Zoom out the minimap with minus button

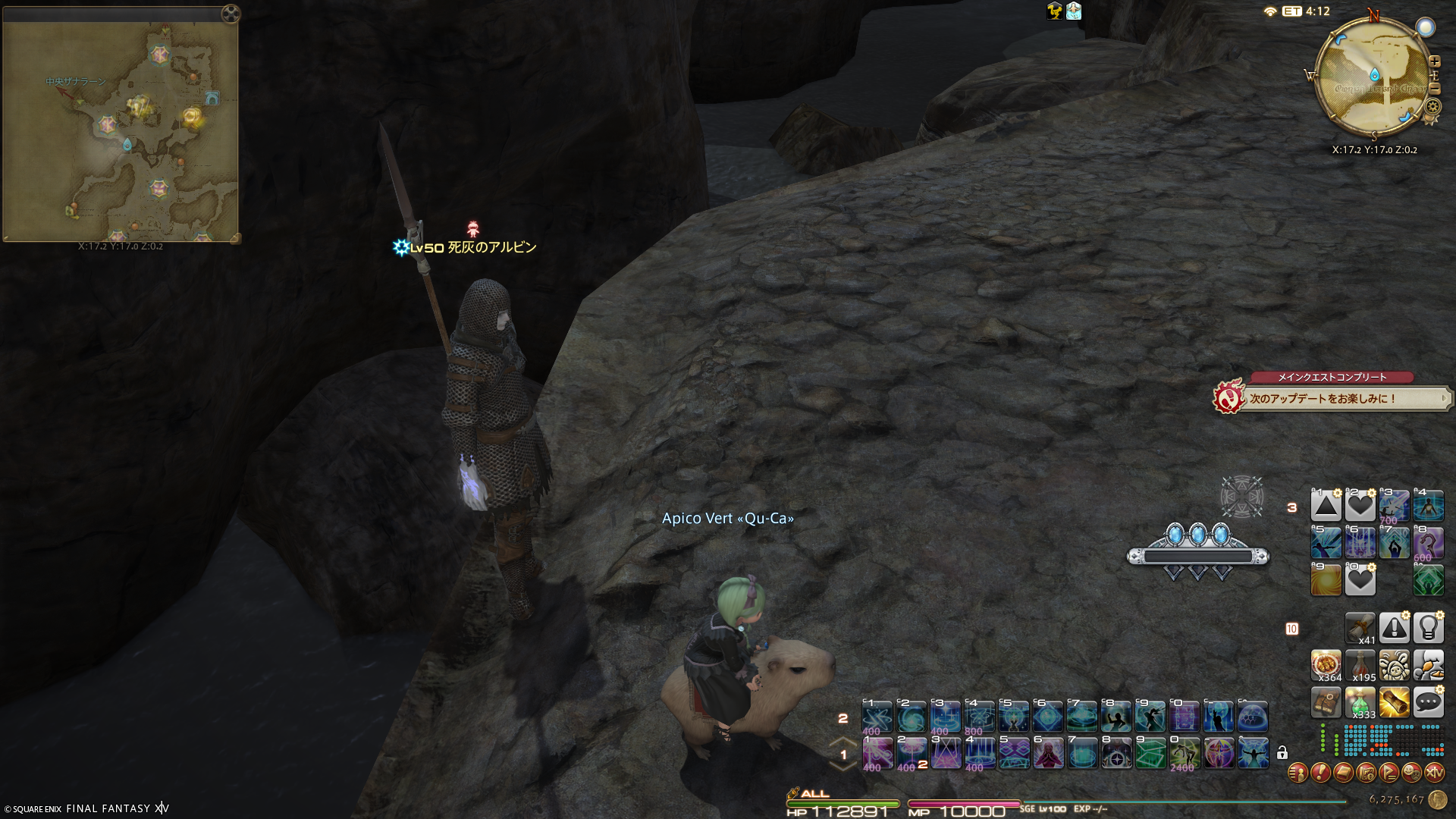(1434, 89)
